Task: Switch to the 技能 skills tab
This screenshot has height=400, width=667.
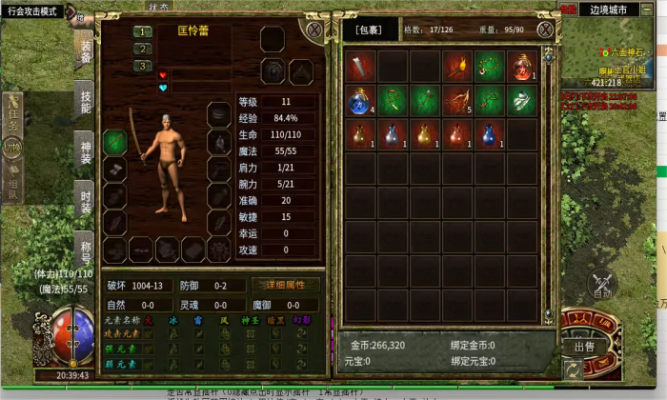Action: [x=86, y=100]
